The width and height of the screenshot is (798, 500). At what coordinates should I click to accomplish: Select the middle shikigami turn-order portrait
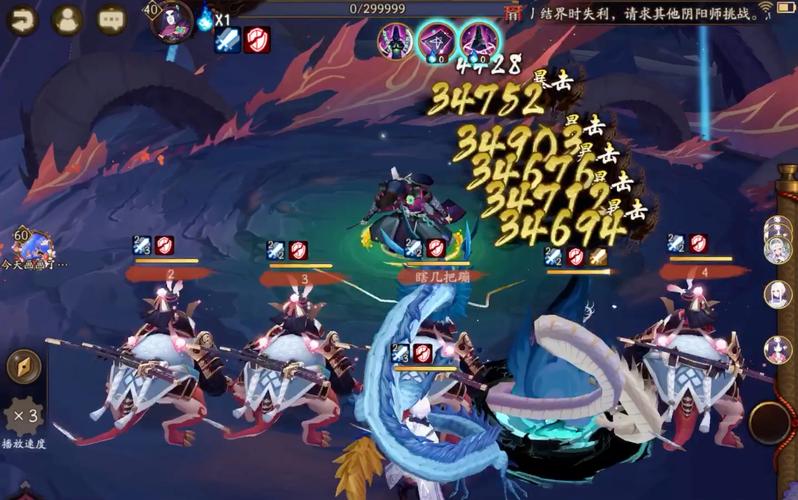tap(436, 42)
